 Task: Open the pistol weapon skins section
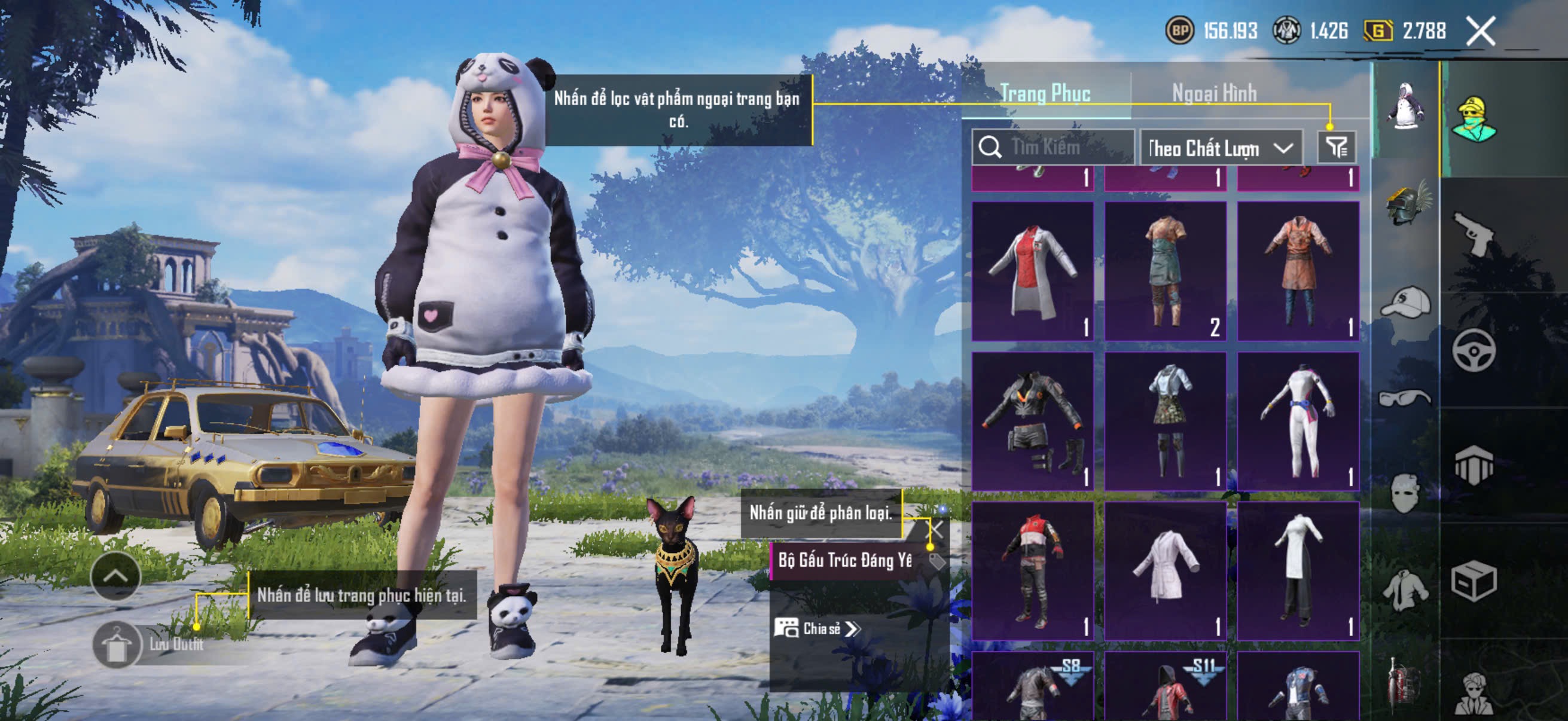click(x=1473, y=234)
